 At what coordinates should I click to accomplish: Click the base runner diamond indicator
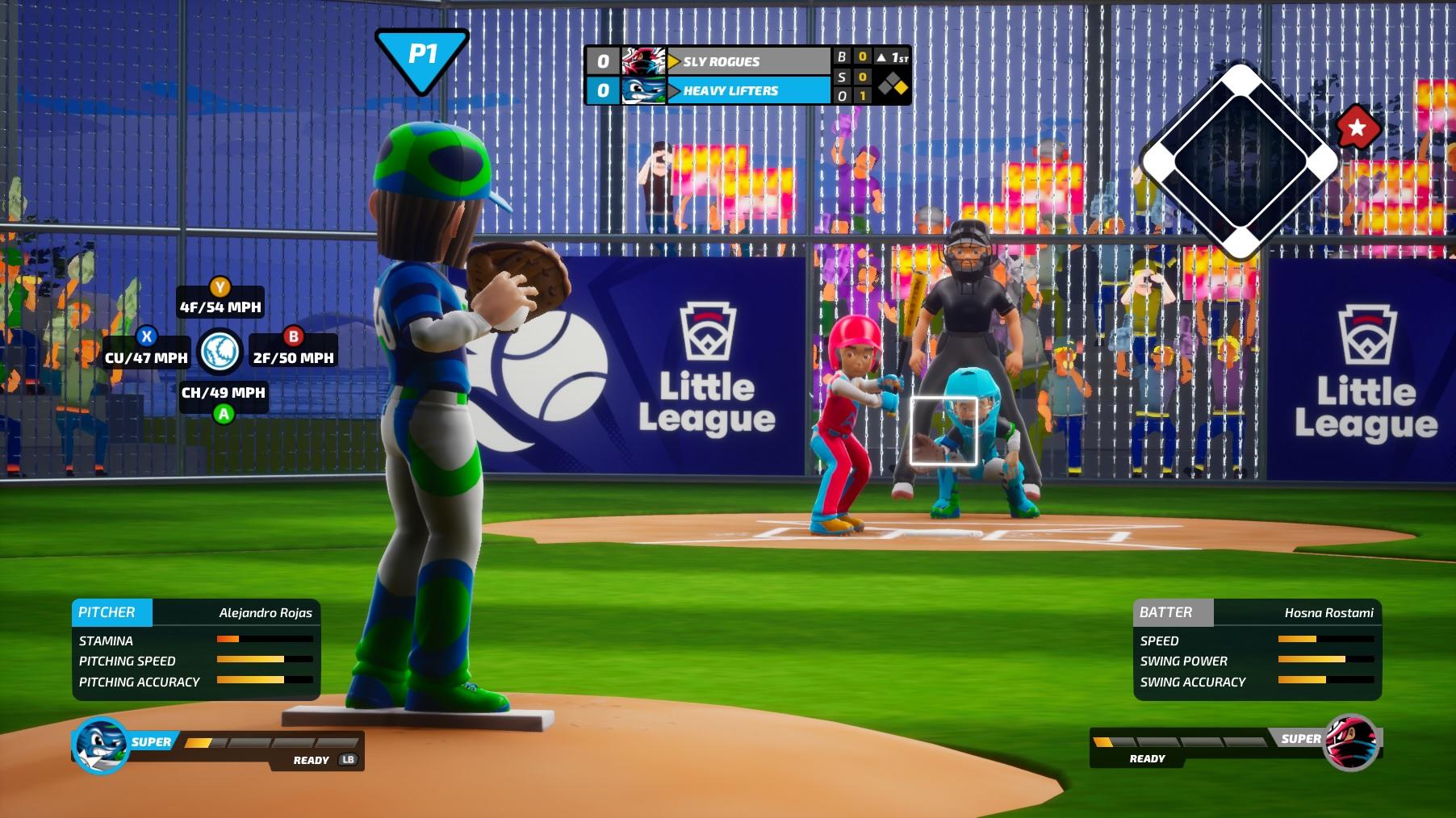[1240, 161]
